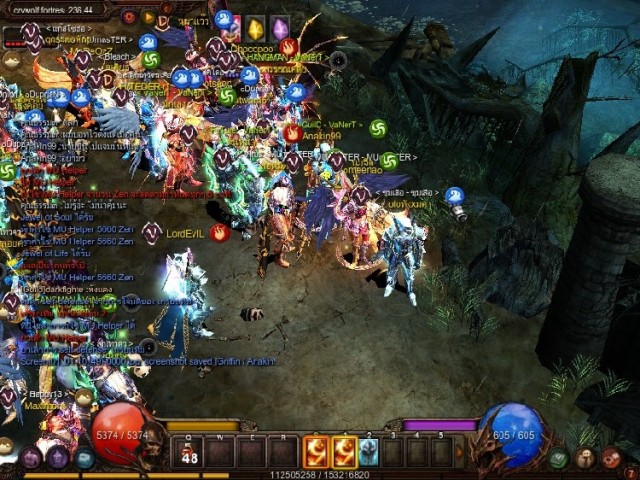Screen dimensions: 640x480
Task: Click the red round button bottom-right
Action: point(609,459)
